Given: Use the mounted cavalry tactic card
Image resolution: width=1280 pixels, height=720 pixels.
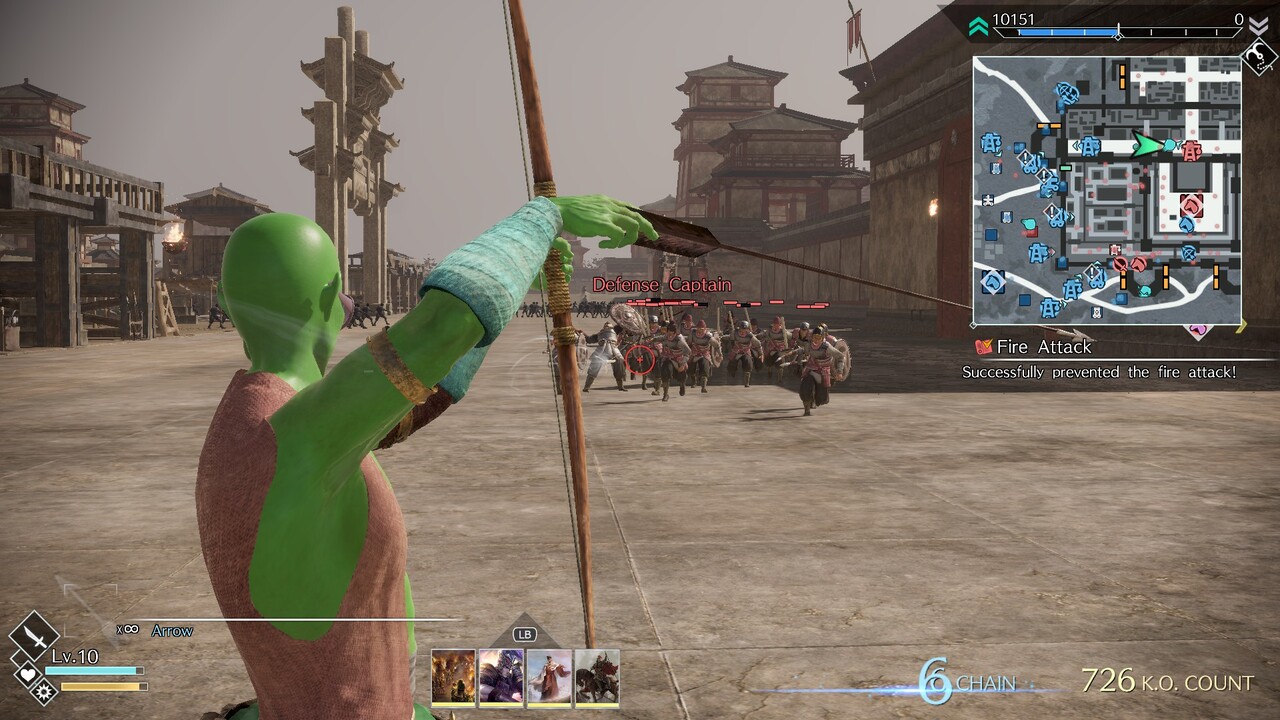Looking at the screenshot, I should click(x=597, y=677).
